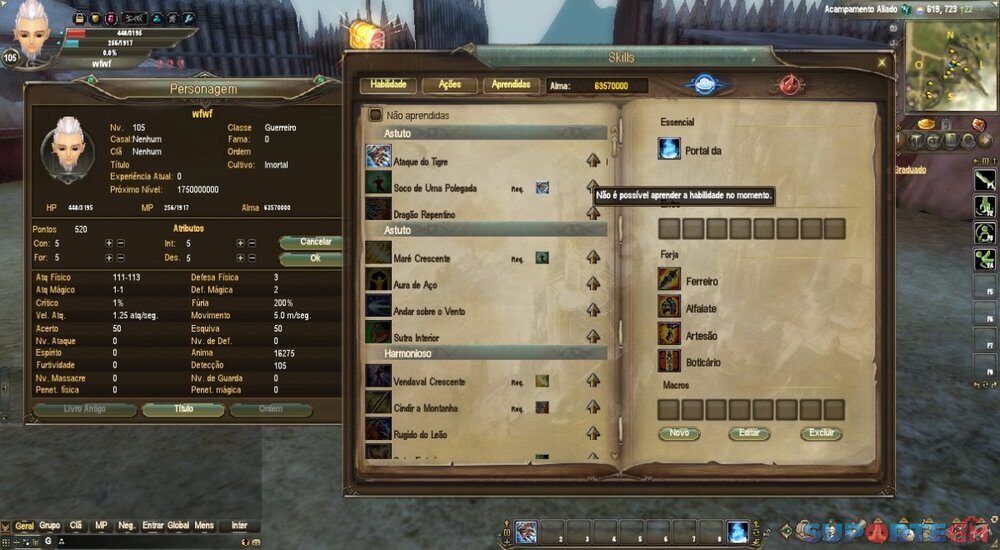1000x550 pixels.
Task: Select the Ataque do Tigre skill icon
Action: pyautogui.click(x=377, y=157)
